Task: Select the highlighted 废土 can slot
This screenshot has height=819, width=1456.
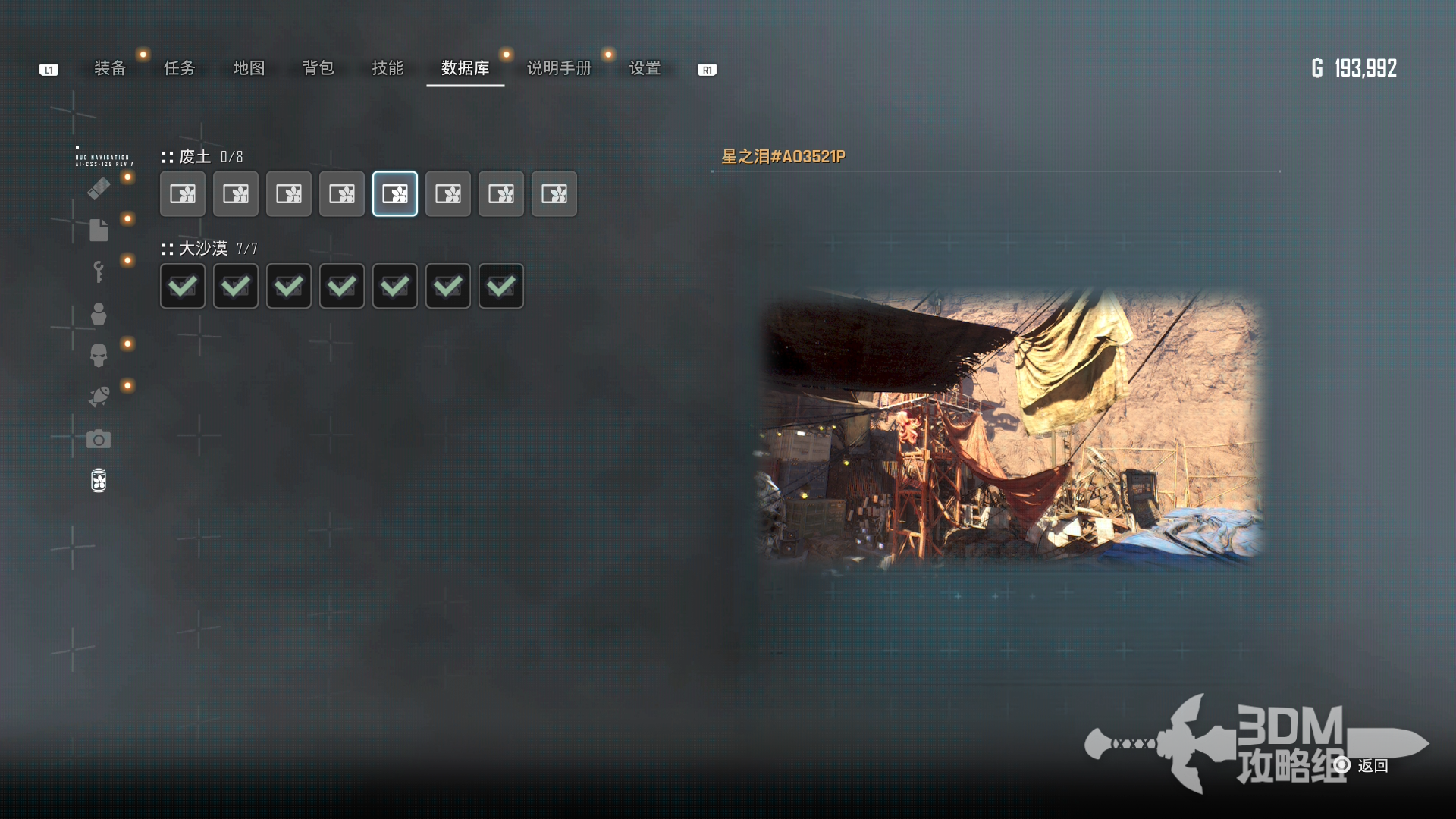Action: [395, 194]
